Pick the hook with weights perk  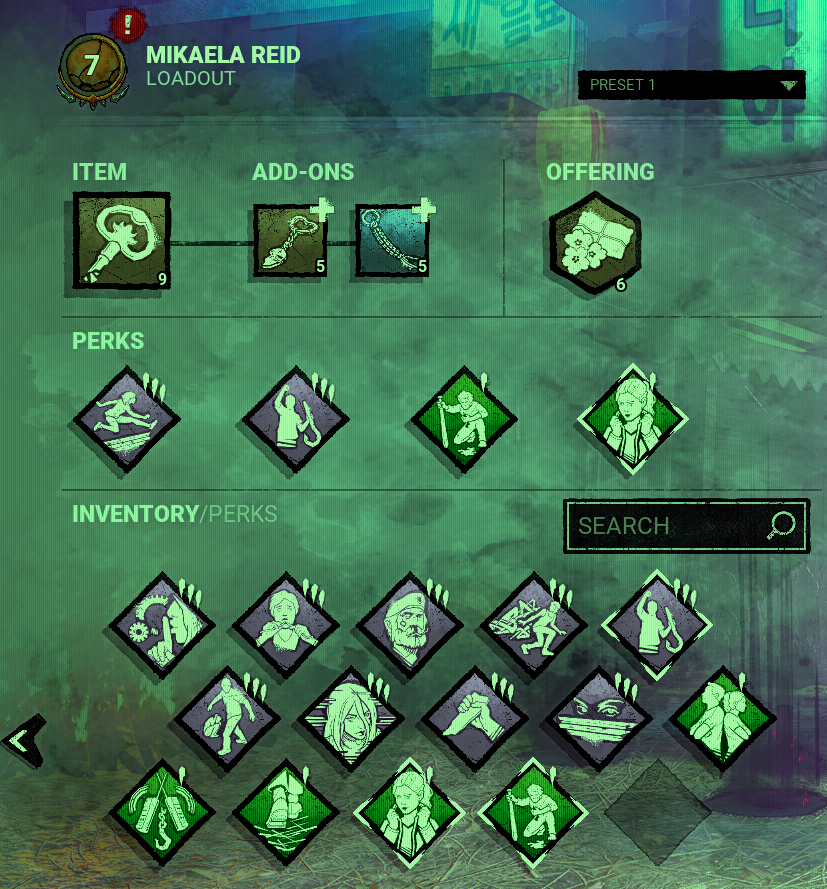[161, 810]
